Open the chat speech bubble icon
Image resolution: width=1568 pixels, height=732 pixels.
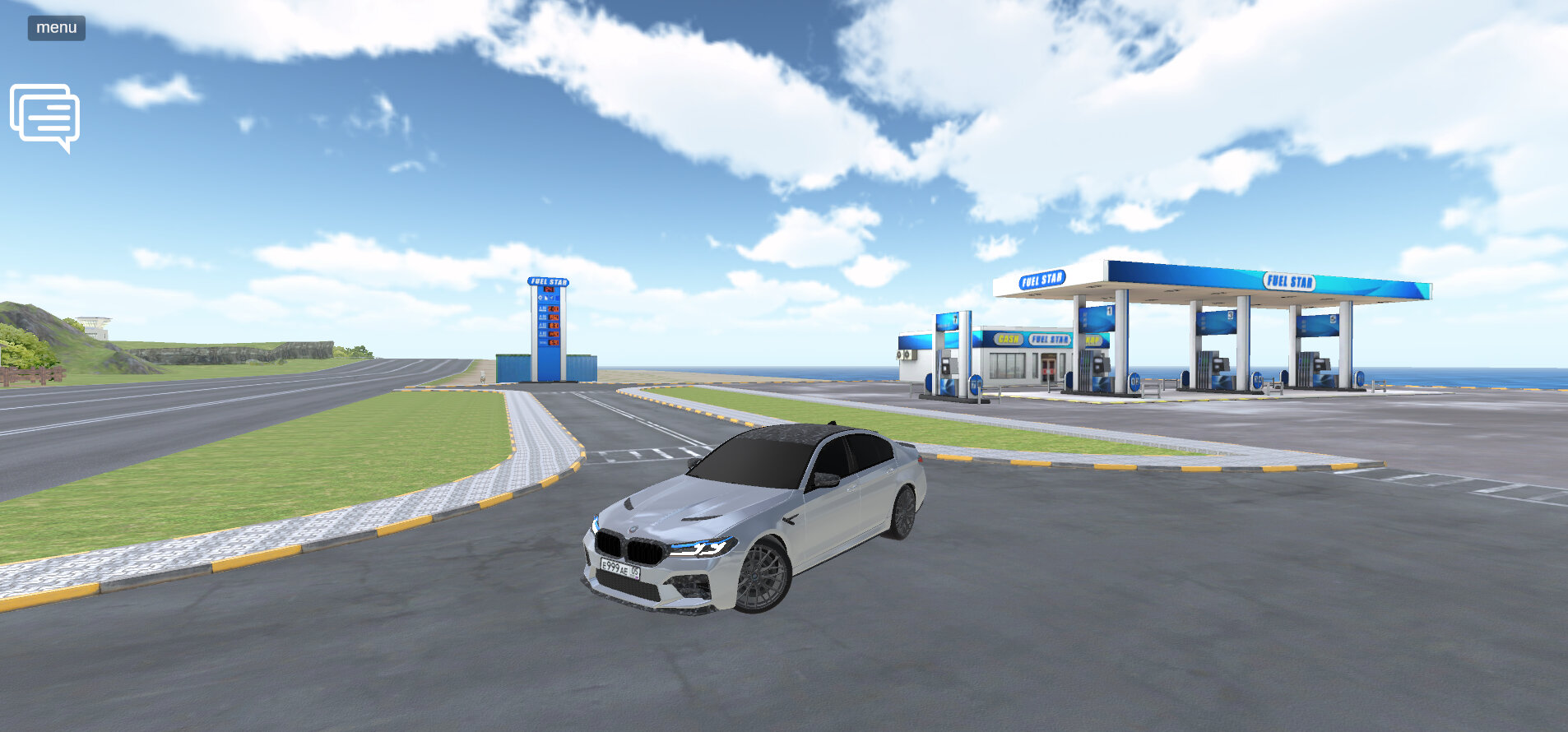point(45,117)
